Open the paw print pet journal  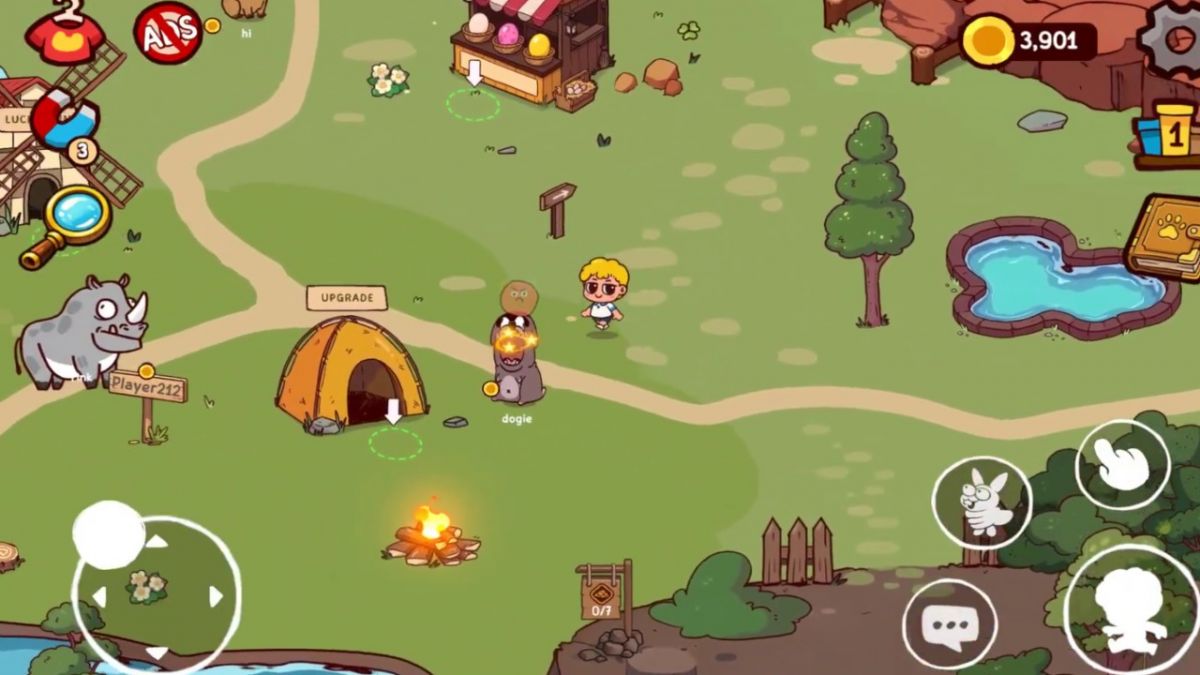[1164, 236]
